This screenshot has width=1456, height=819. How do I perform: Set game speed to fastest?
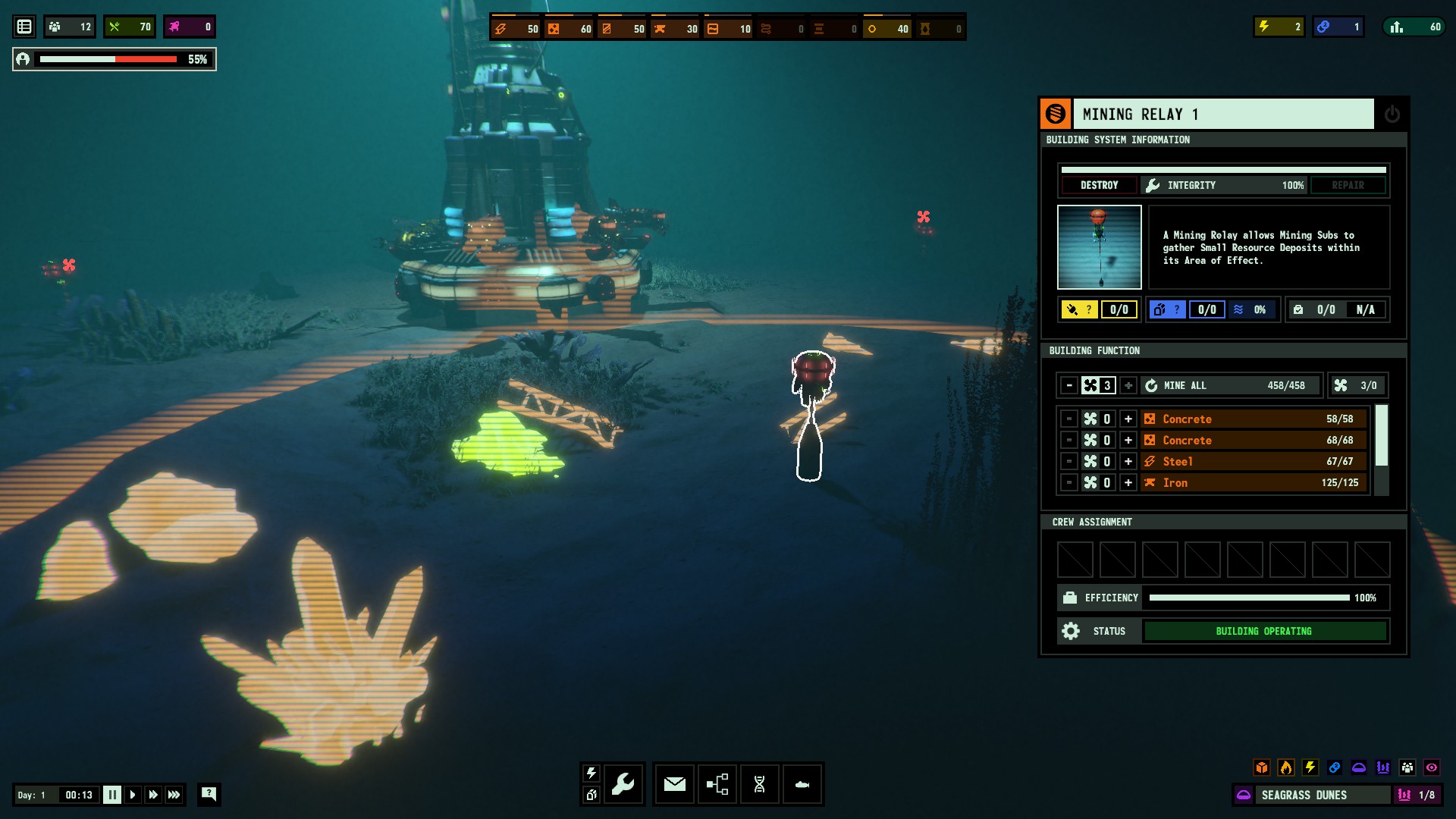coord(174,795)
